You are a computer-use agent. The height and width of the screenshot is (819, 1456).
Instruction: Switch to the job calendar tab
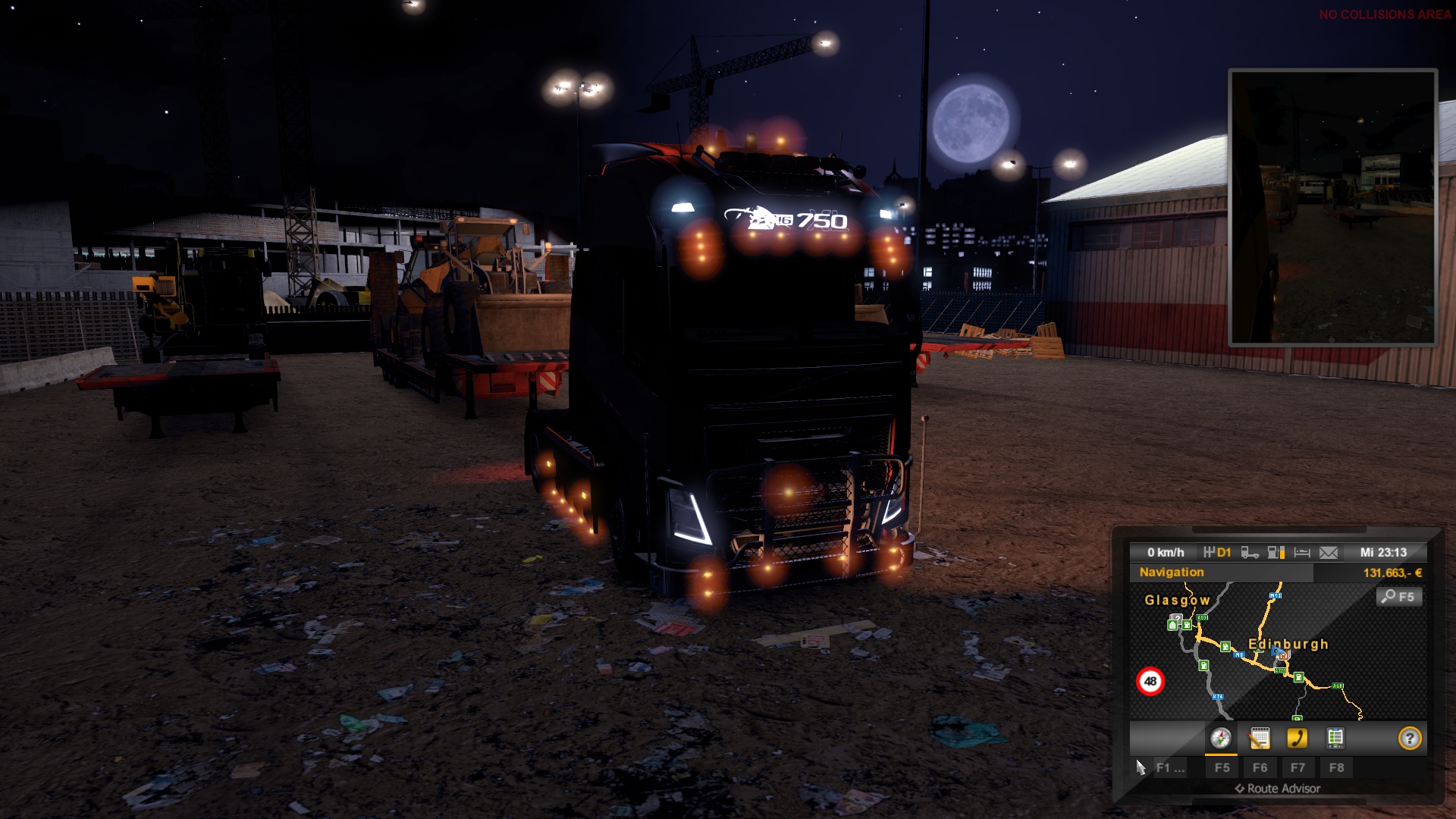coord(1260,738)
